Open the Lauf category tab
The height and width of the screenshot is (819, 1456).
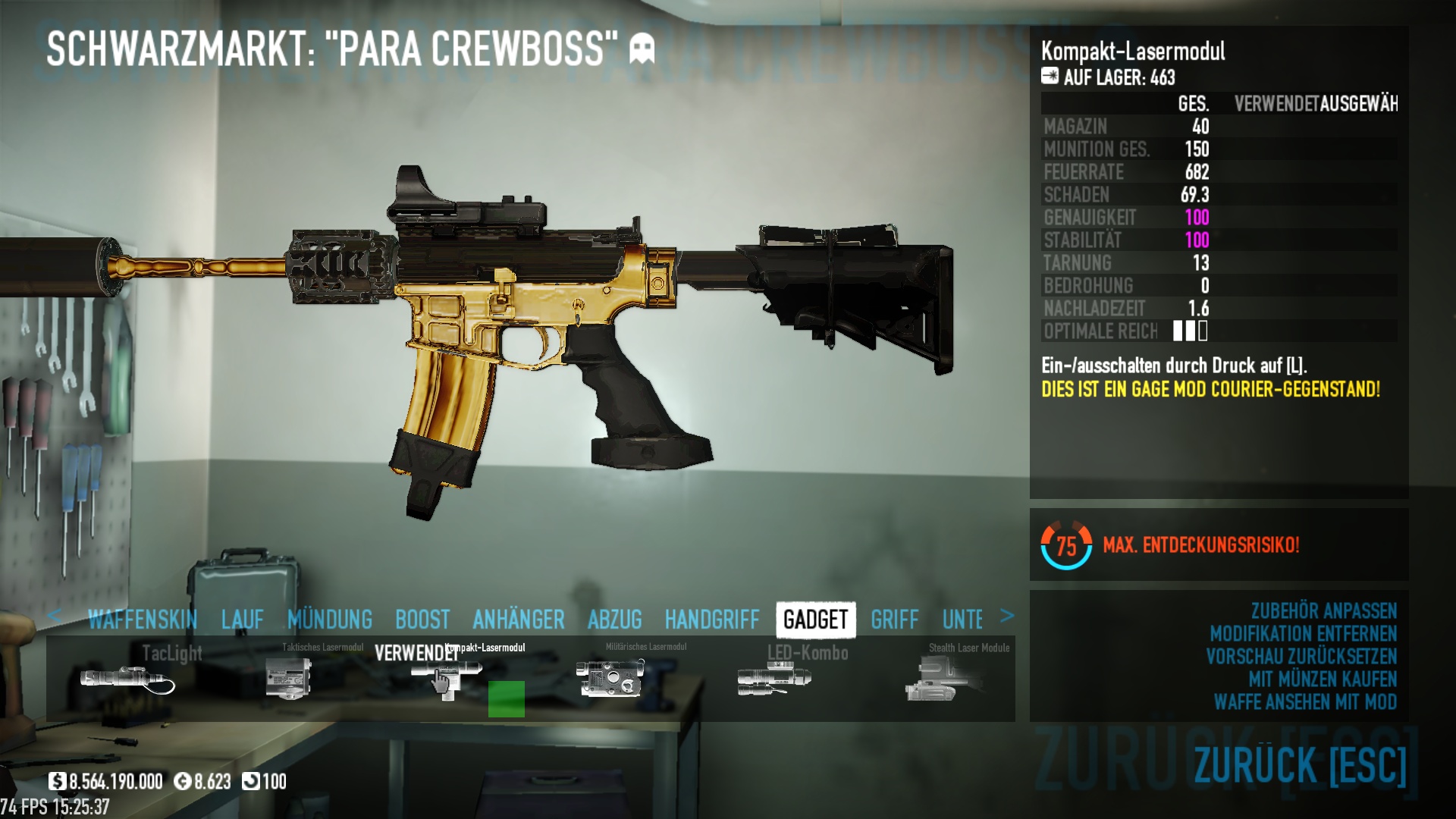[x=243, y=620]
